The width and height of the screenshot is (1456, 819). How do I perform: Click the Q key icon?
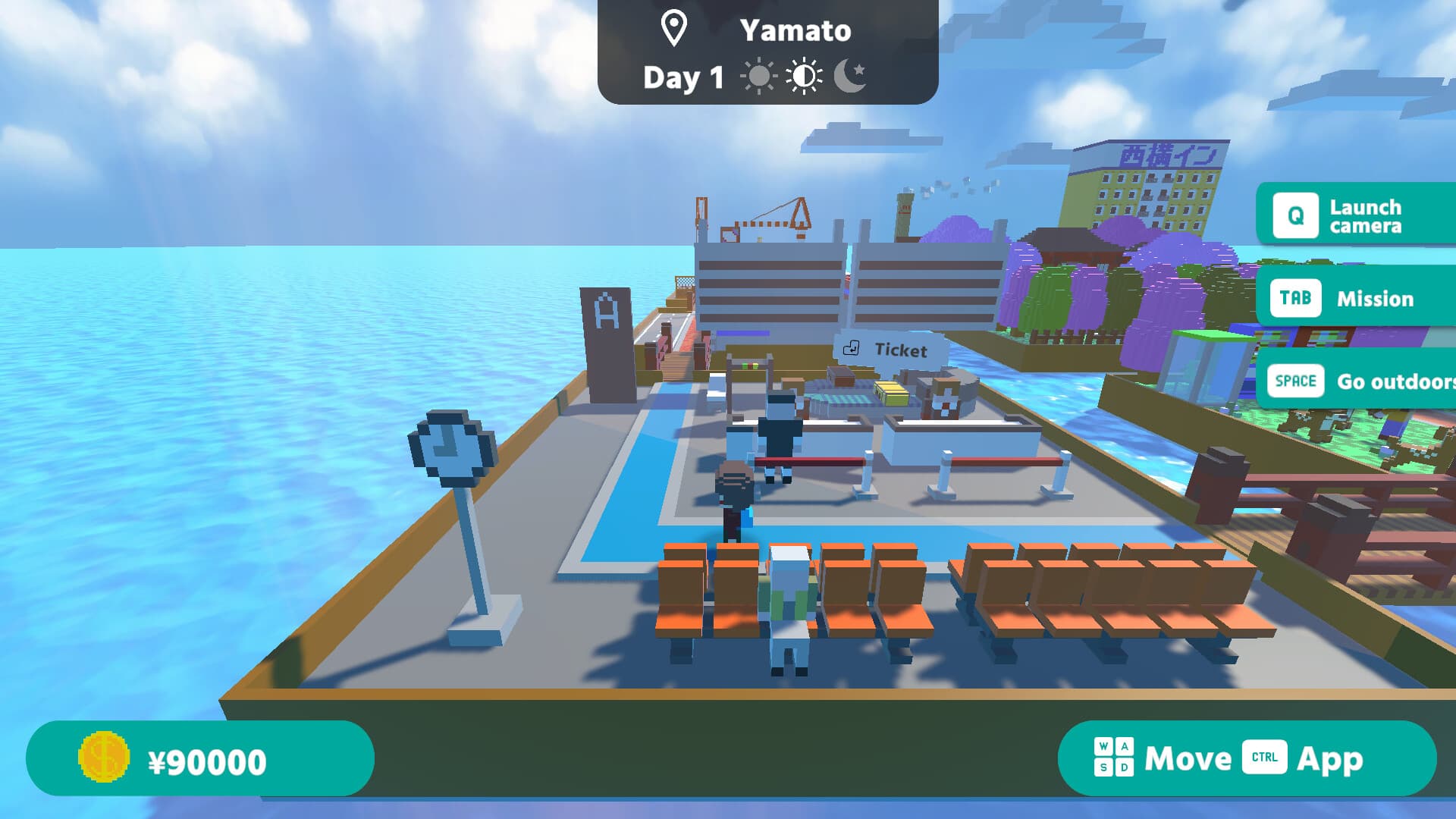point(1295,214)
